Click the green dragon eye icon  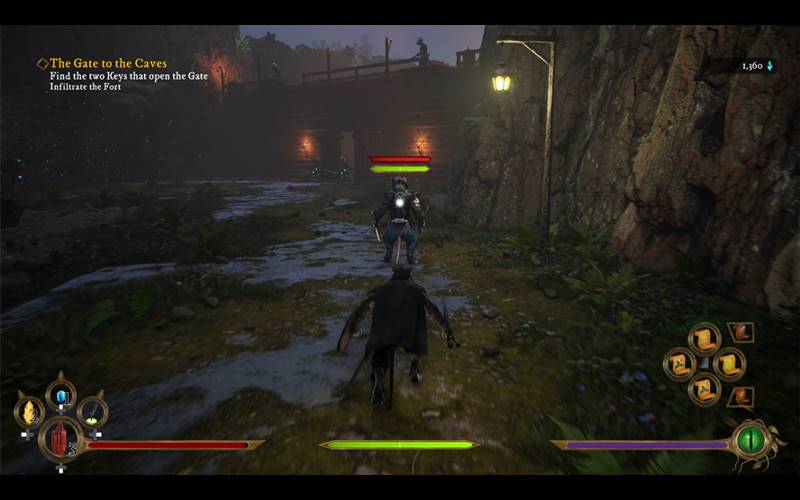[750, 438]
